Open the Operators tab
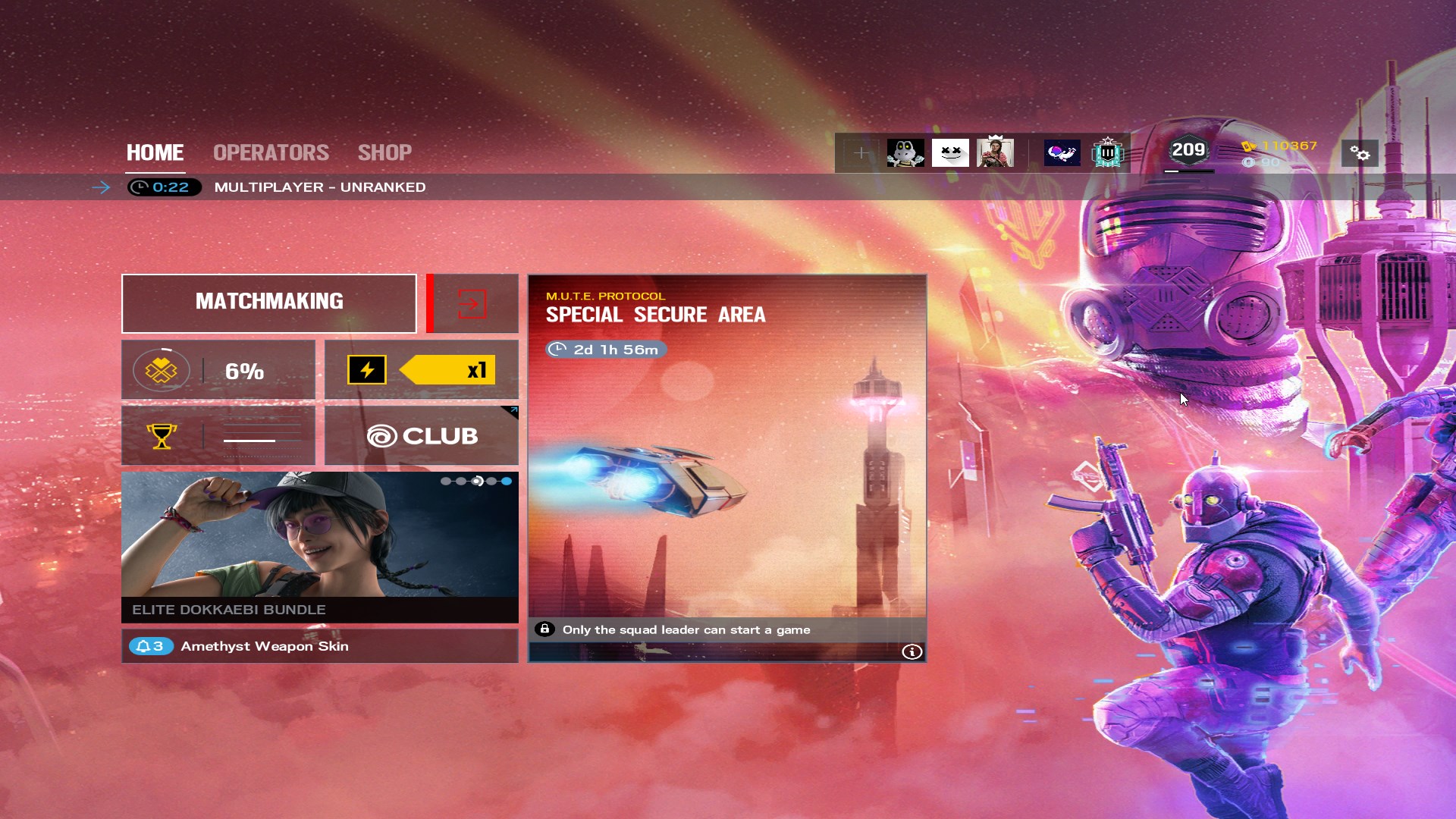This screenshot has height=819, width=1456. (271, 152)
